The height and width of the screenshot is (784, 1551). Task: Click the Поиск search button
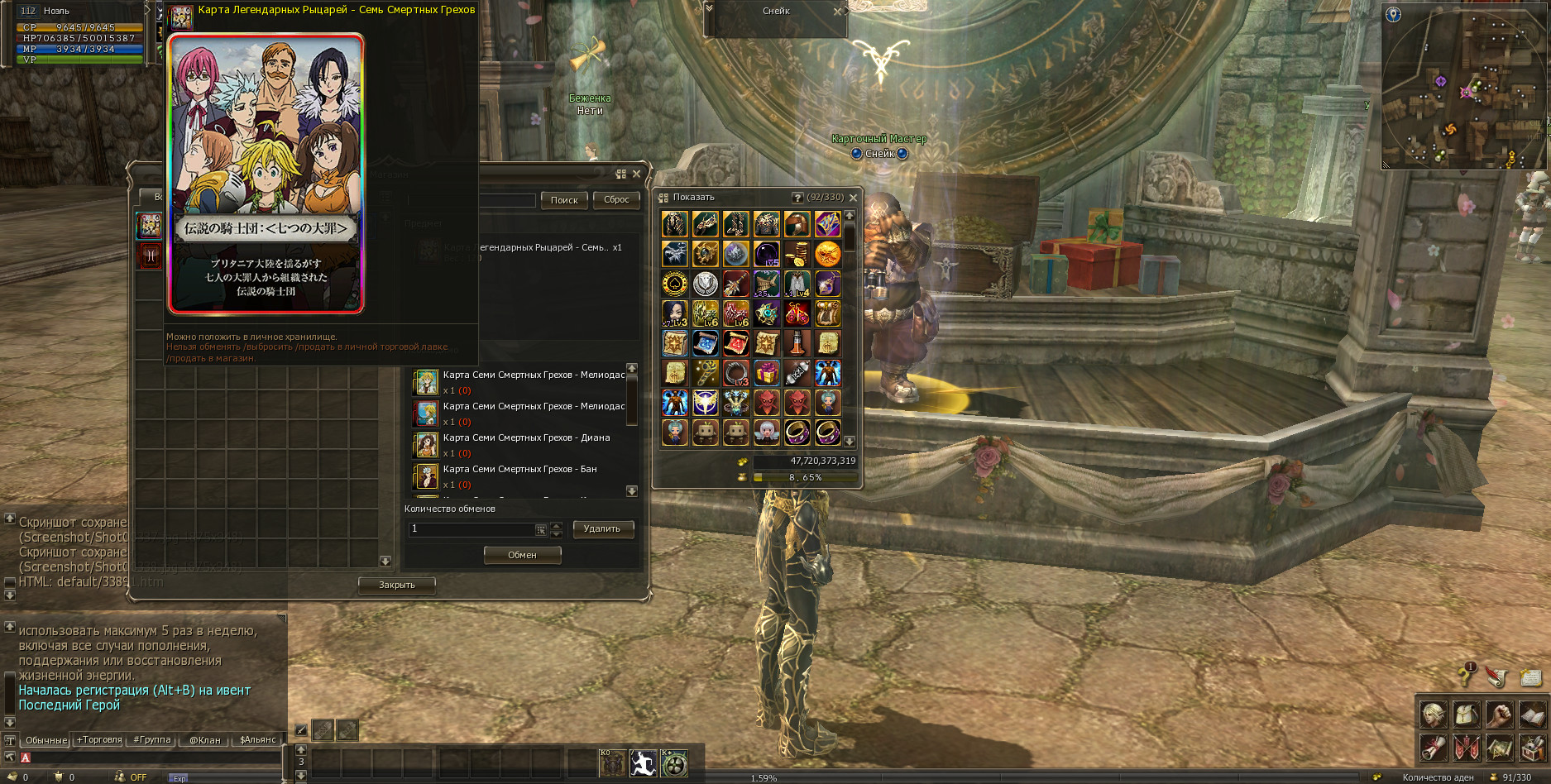(x=564, y=200)
